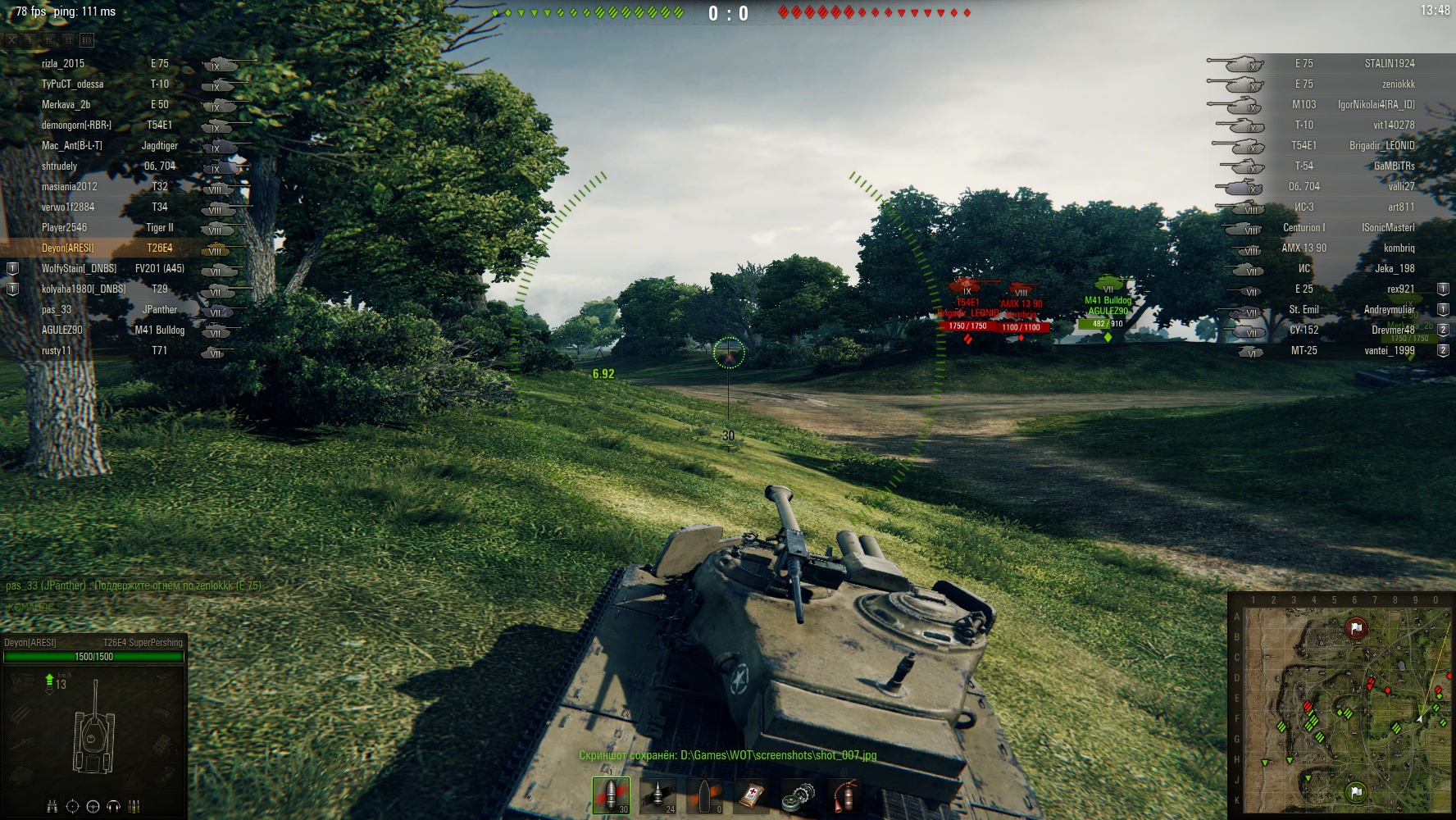Screen dimensions: 1456x820
Task: Click the driver steering wheel crew icon
Action: tap(93, 806)
